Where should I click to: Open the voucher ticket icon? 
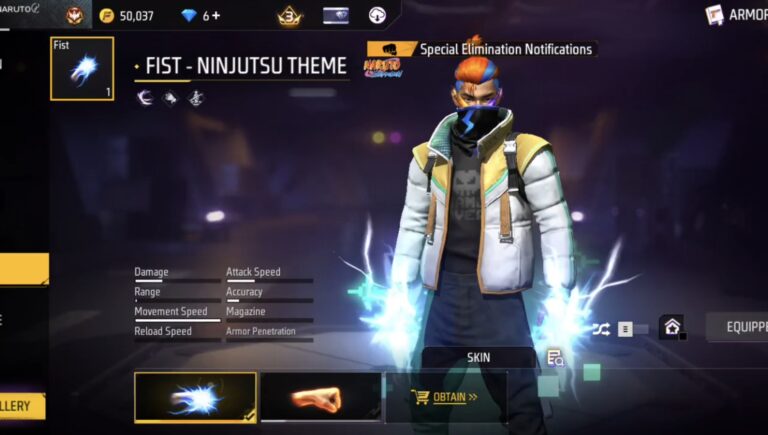[336, 15]
